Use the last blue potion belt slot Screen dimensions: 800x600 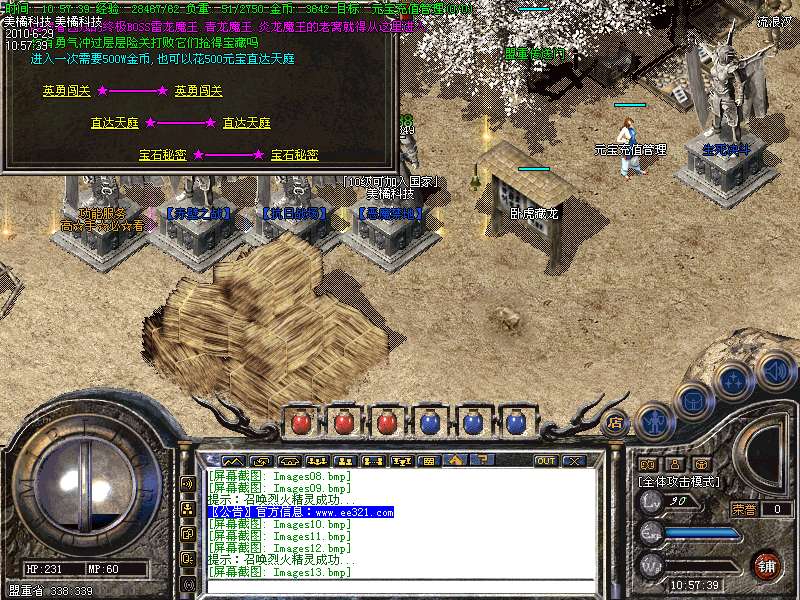point(516,423)
